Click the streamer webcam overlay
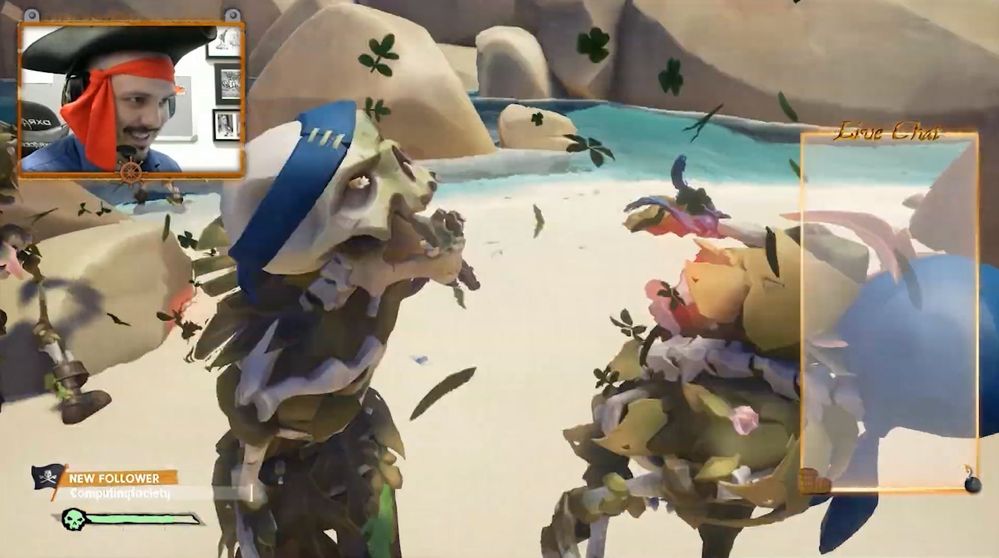Image resolution: width=999 pixels, height=558 pixels. pos(130,98)
